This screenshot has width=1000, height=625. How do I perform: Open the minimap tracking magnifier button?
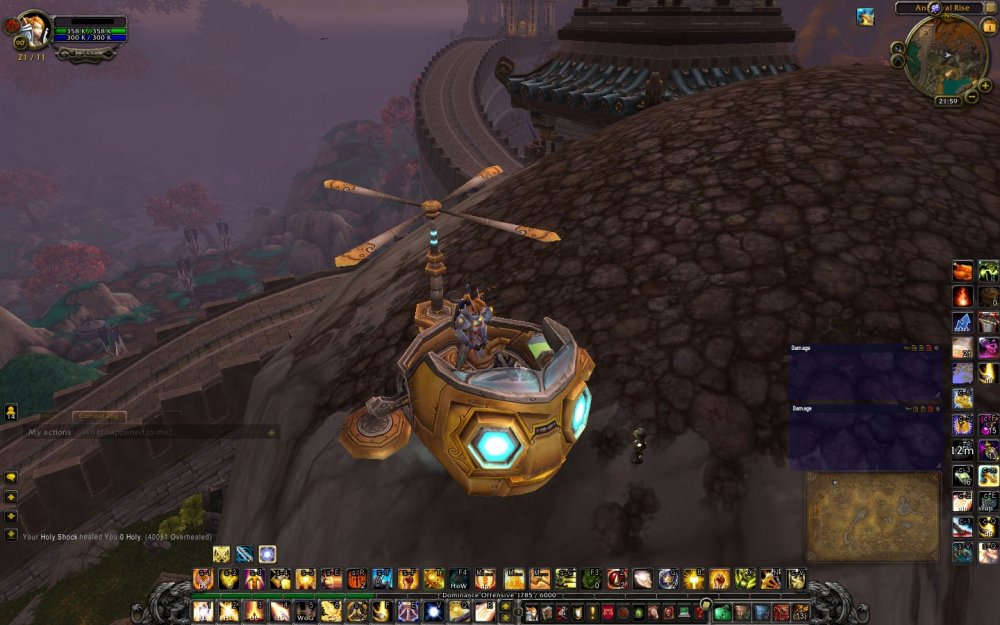pos(896,44)
